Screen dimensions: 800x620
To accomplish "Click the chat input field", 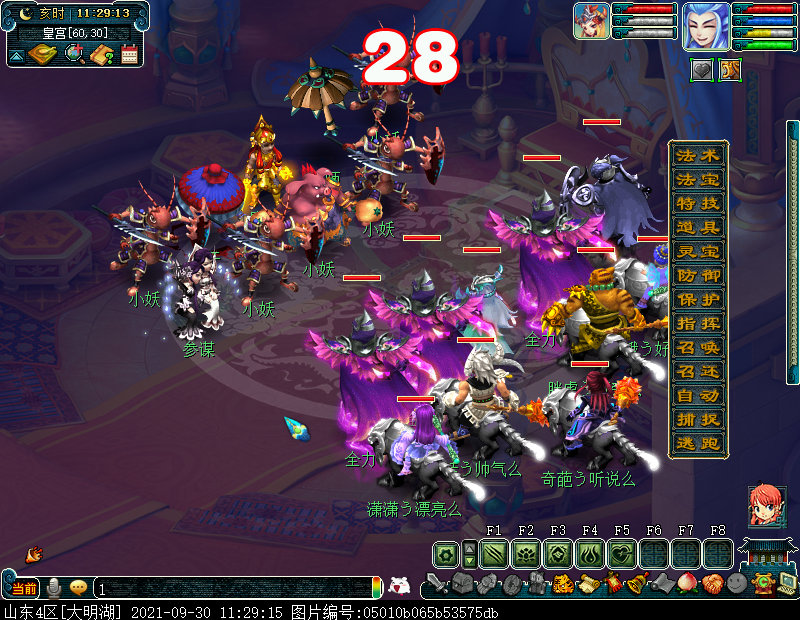I will tap(235, 589).
